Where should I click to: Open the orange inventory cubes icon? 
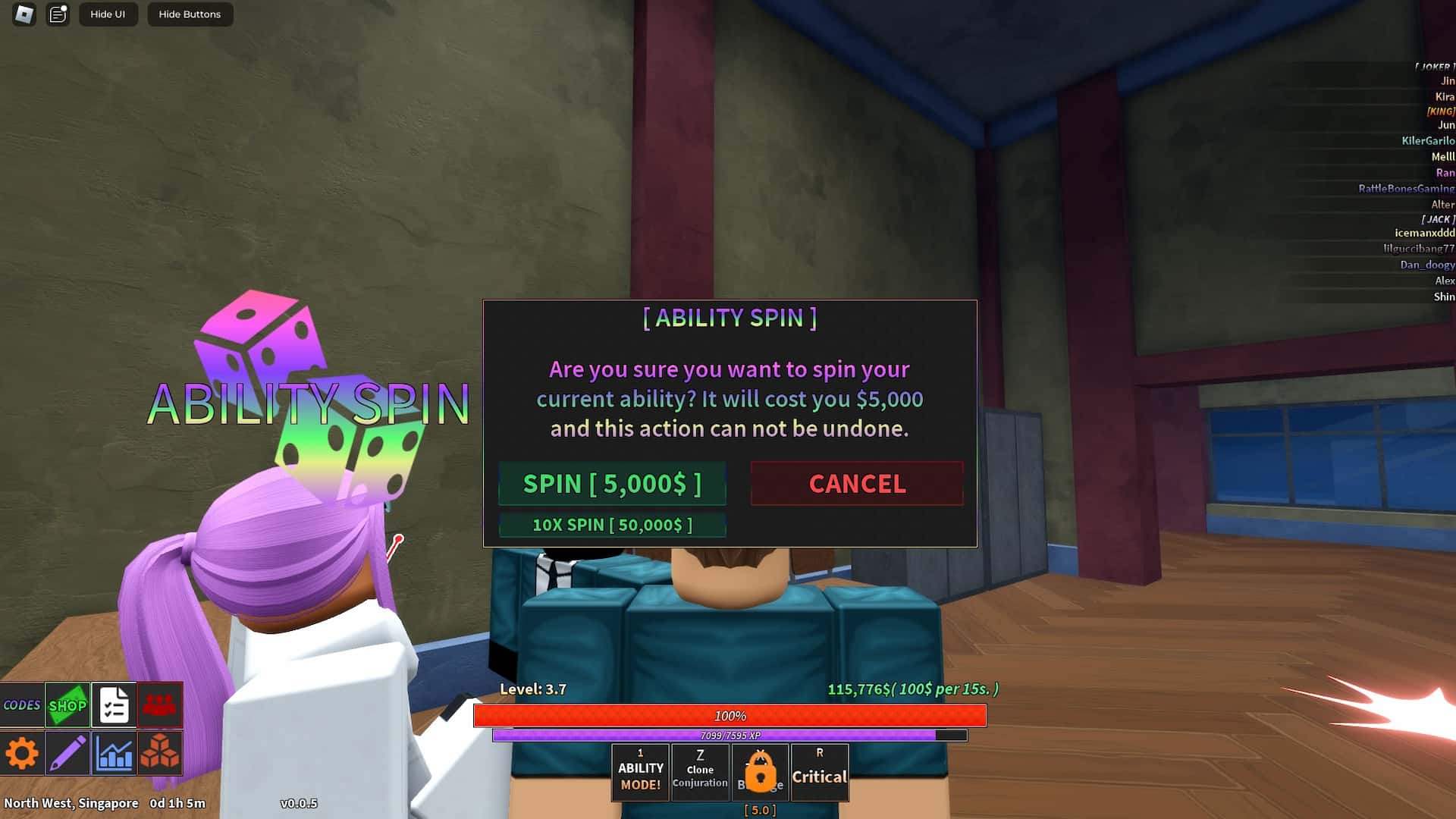pyautogui.click(x=160, y=752)
